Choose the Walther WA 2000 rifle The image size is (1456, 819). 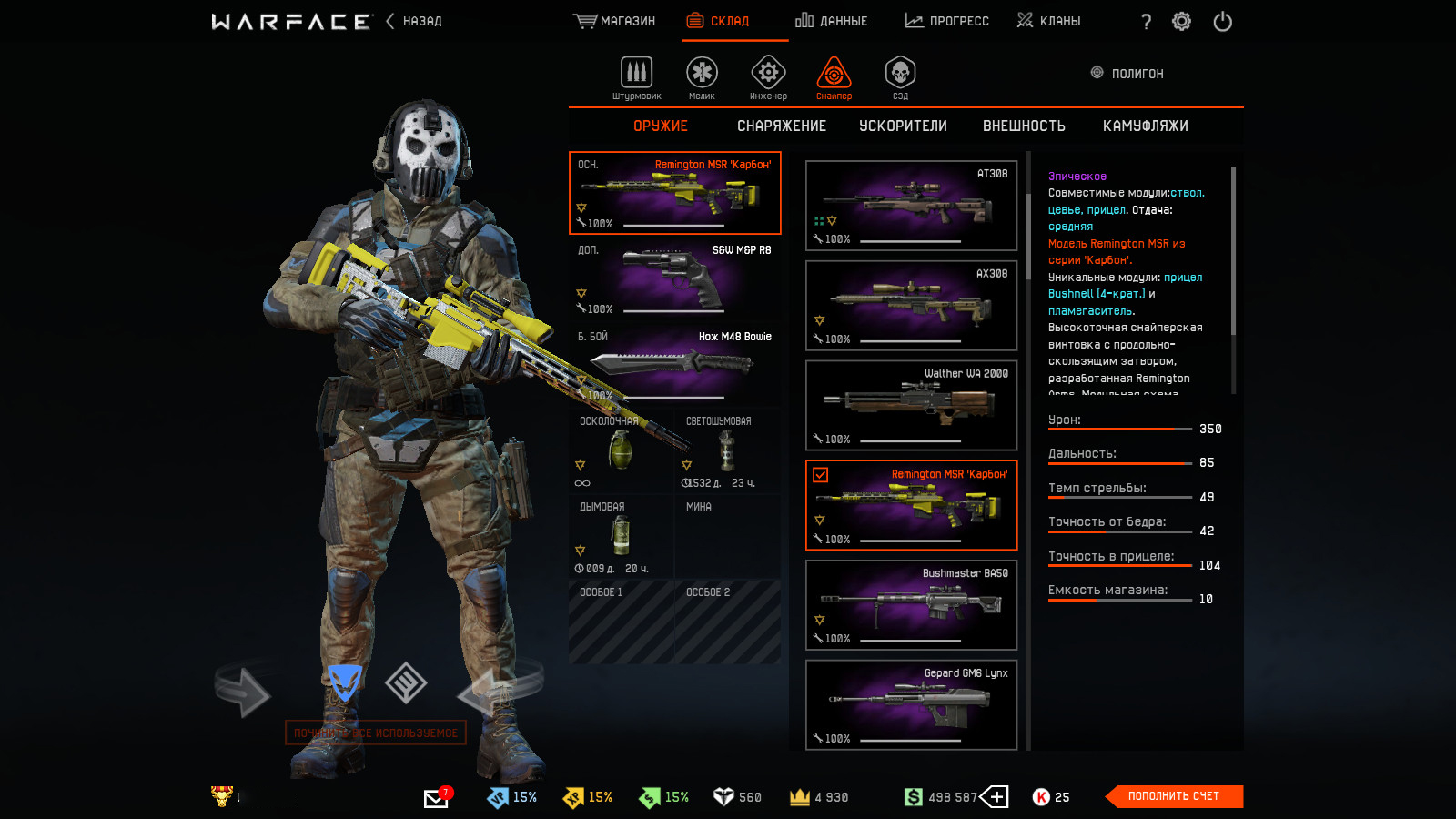pos(911,405)
